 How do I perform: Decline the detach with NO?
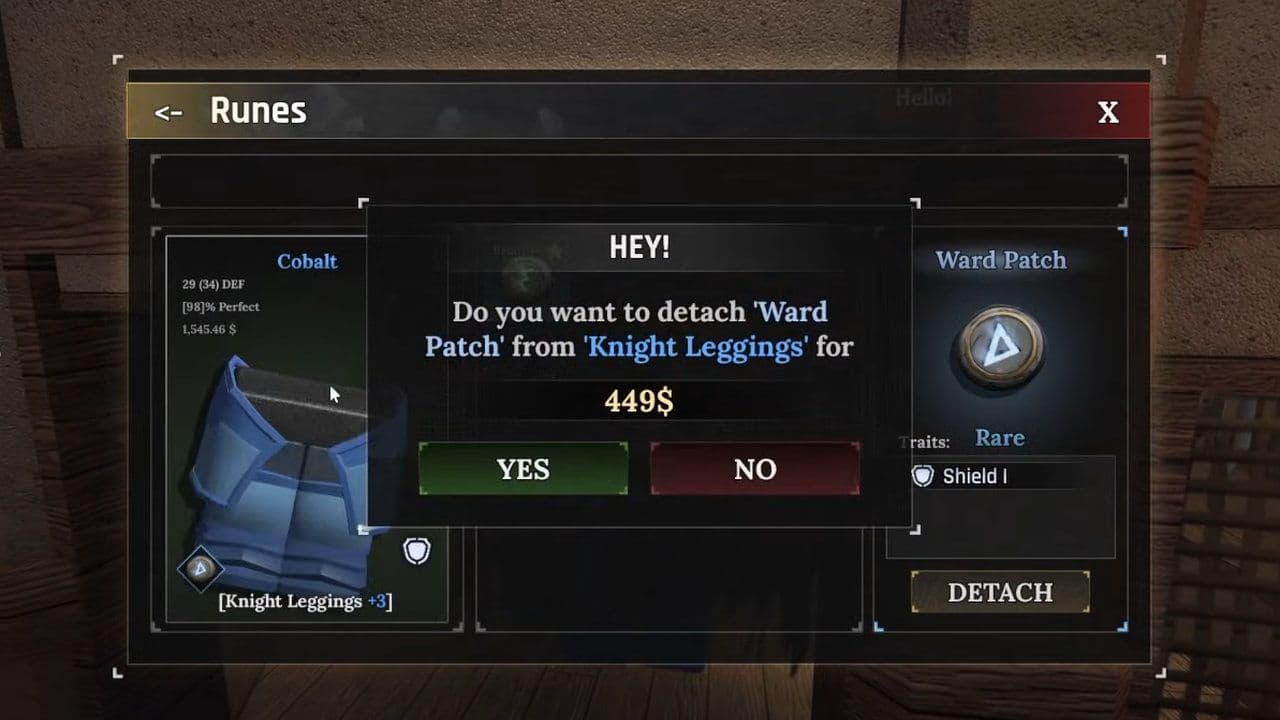pos(755,469)
